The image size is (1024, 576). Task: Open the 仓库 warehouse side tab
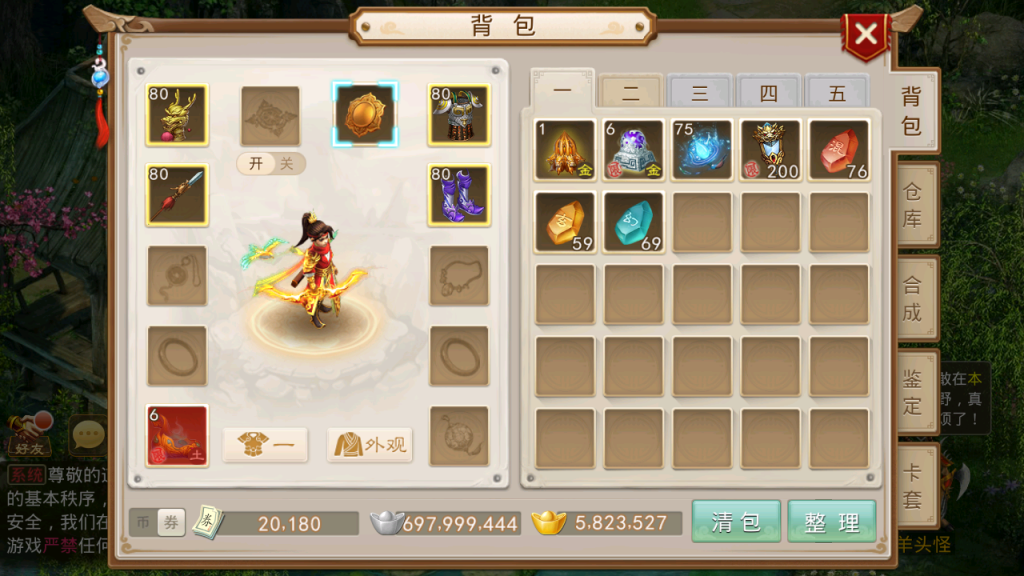click(913, 205)
